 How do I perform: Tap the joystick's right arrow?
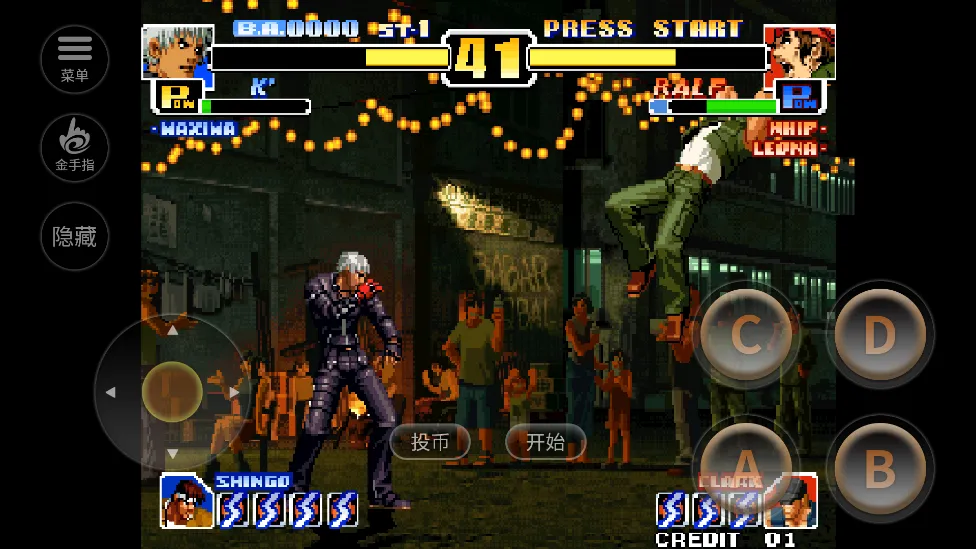click(234, 392)
